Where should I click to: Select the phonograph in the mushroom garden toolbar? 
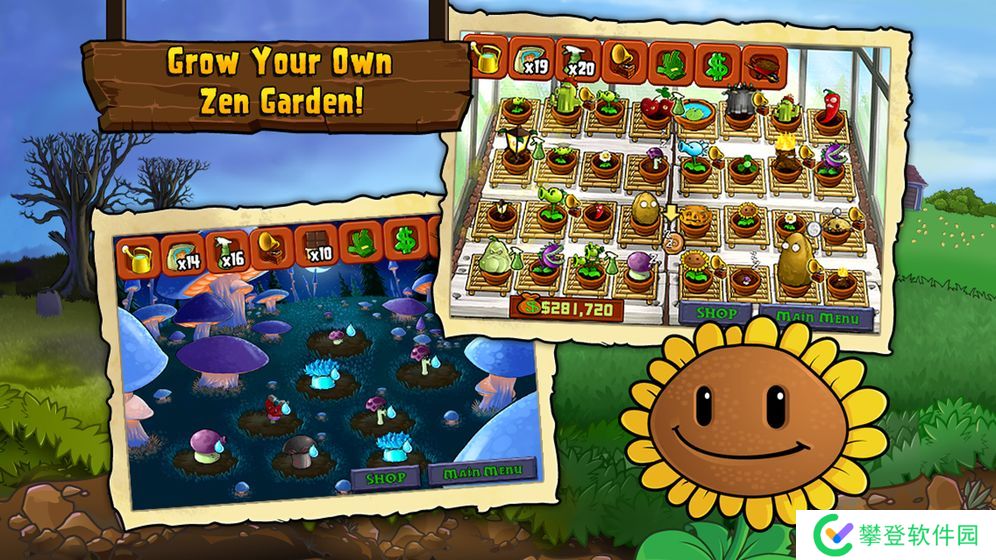271,247
